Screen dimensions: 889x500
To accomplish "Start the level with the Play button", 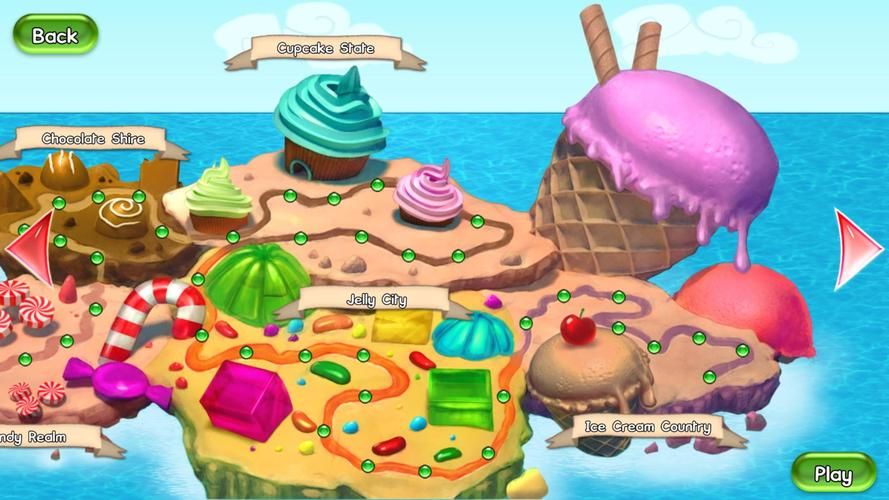I will [x=833, y=473].
